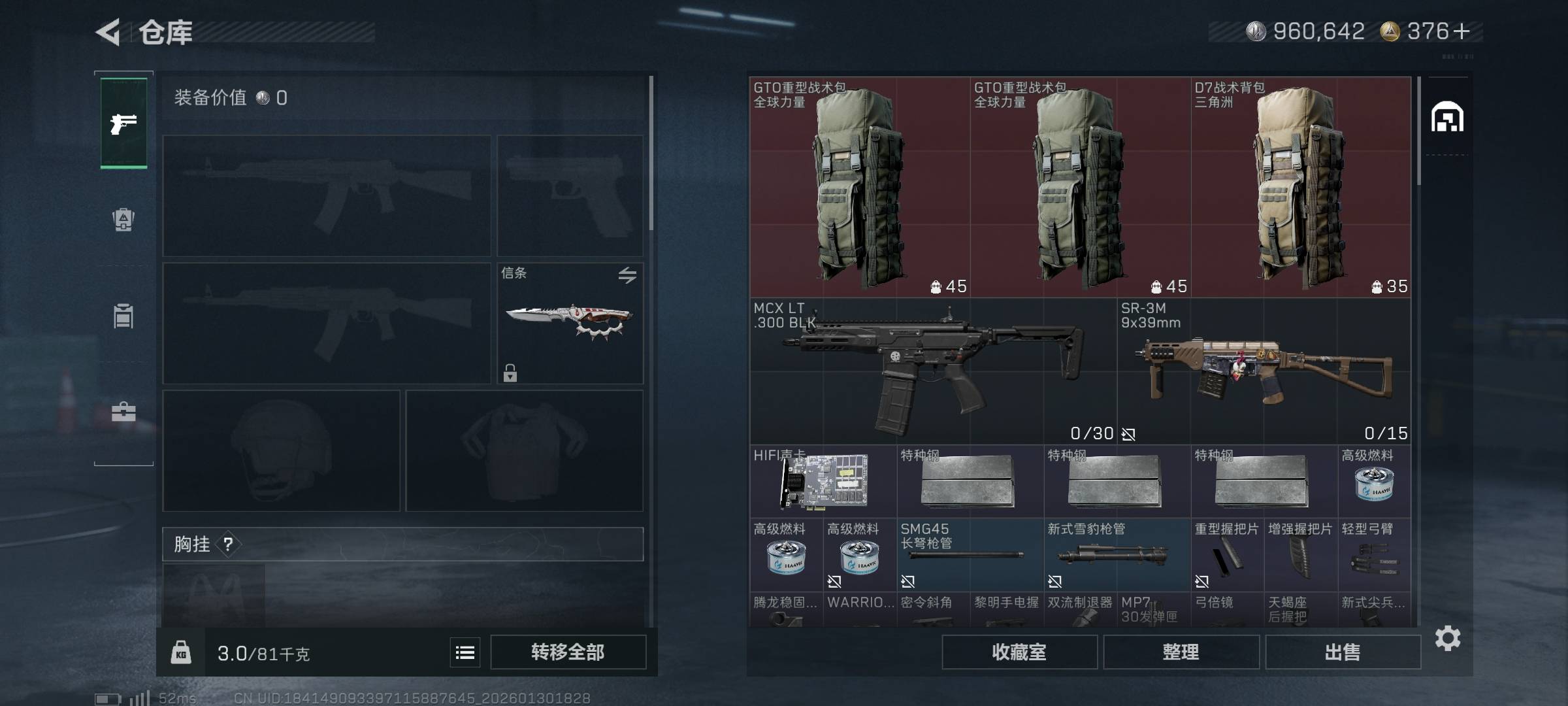The width and height of the screenshot is (1568, 706).
Task: Swap the 信条 melee weapon via arrows icon
Action: [x=627, y=275]
